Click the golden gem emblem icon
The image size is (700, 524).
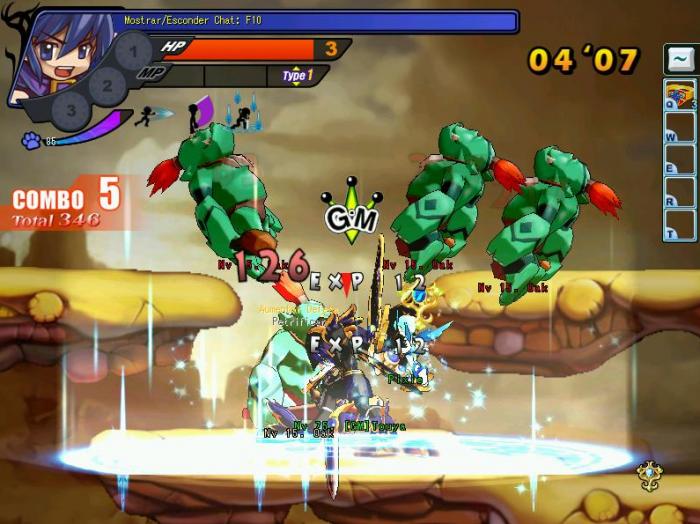[649, 471]
